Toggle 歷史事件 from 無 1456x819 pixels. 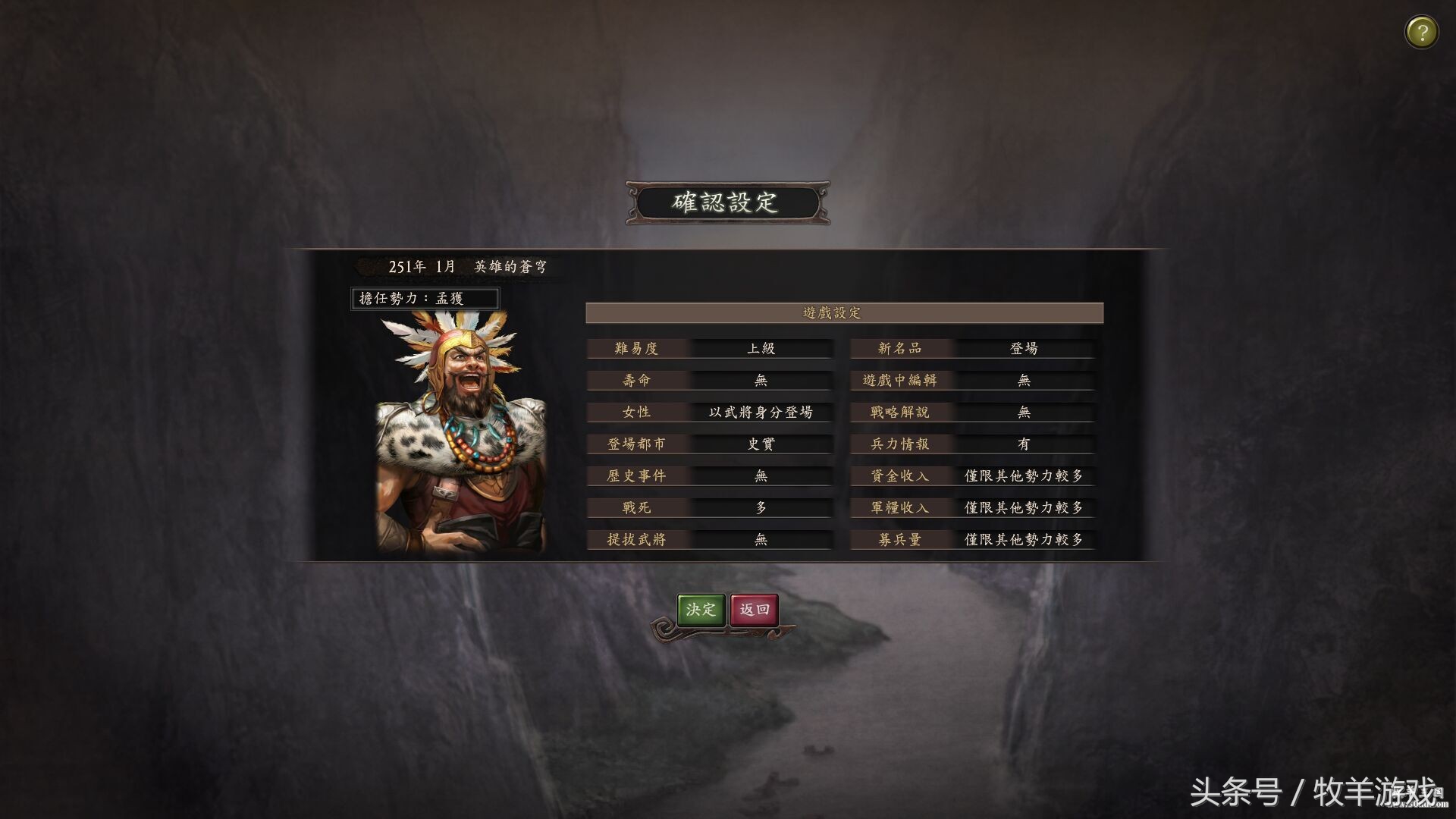(760, 475)
